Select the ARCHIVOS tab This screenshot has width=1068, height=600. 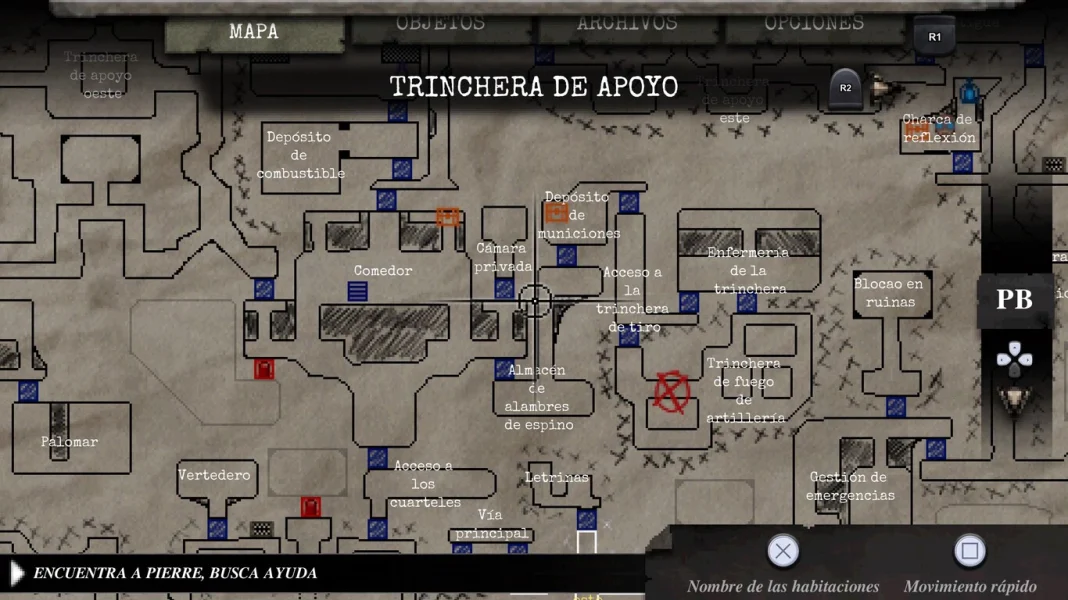click(x=627, y=23)
